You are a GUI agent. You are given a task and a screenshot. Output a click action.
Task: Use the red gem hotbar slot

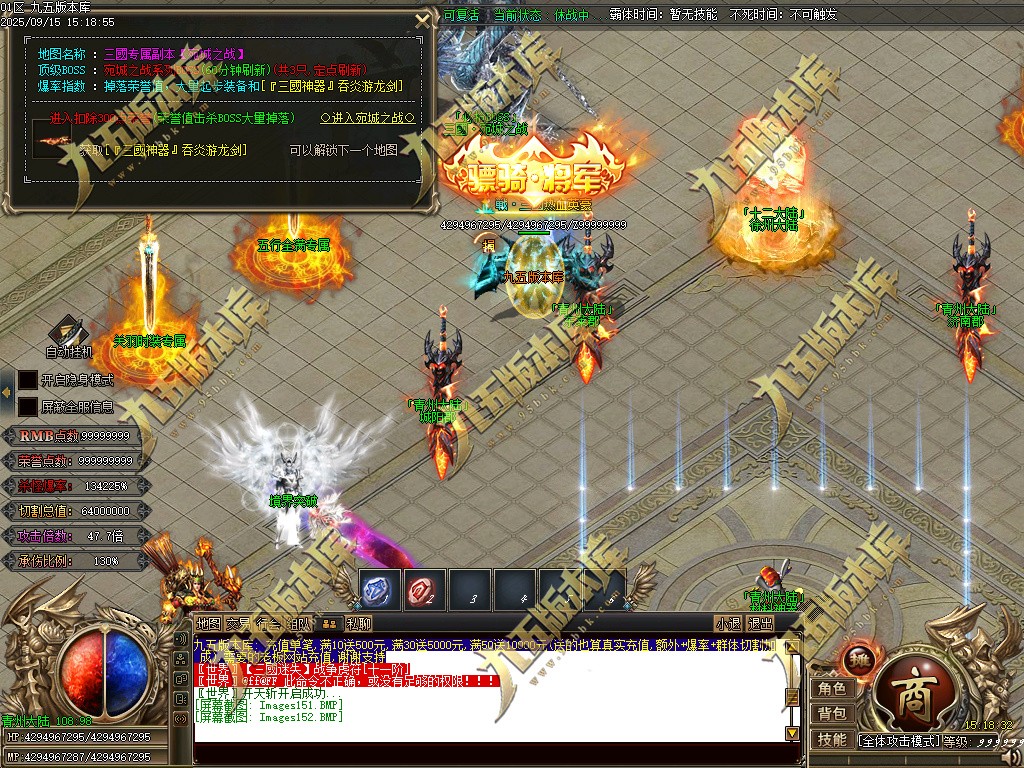point(424,590)
